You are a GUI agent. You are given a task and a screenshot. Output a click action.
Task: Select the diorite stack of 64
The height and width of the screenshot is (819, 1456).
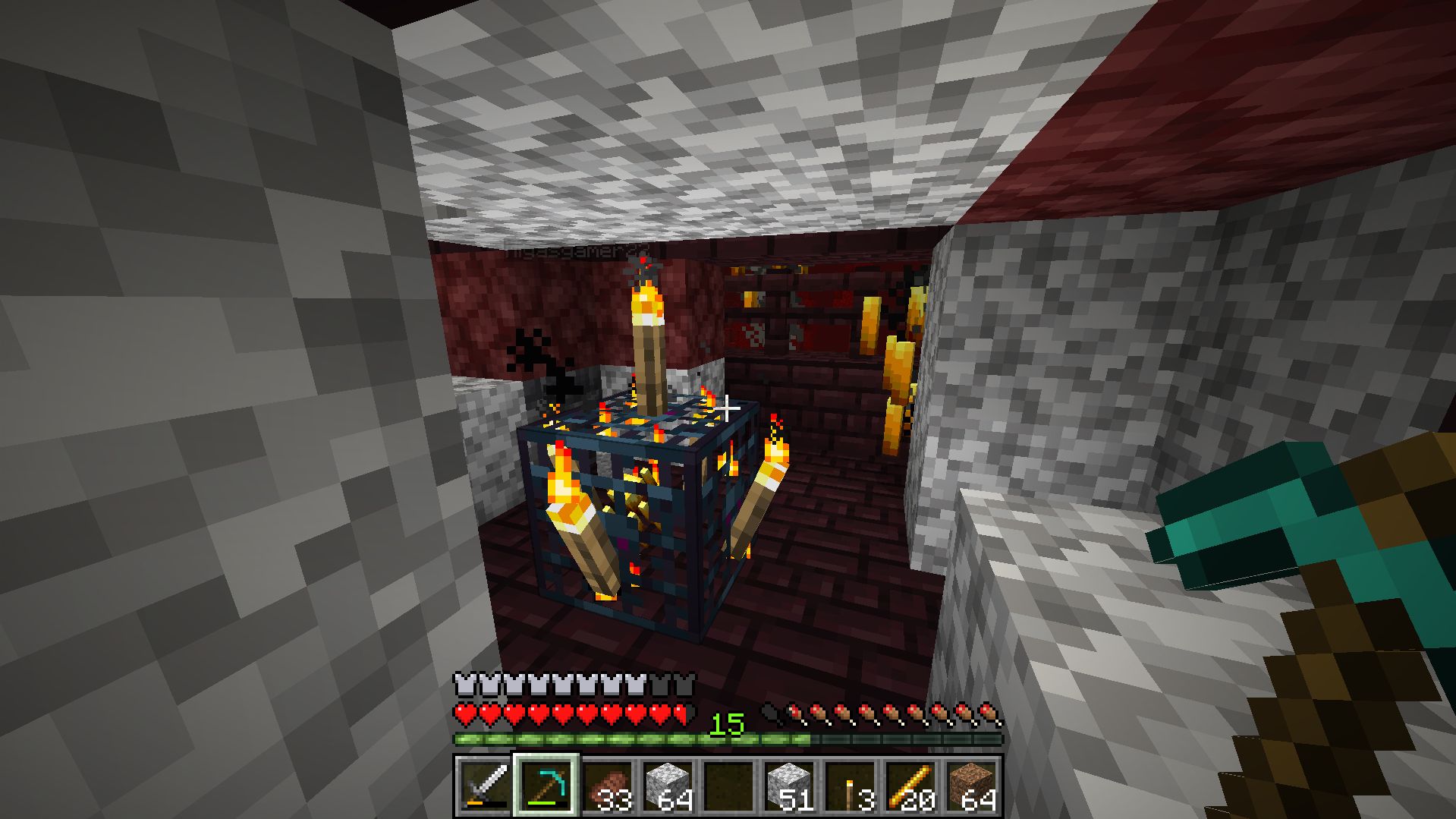(x=668, y=786)
